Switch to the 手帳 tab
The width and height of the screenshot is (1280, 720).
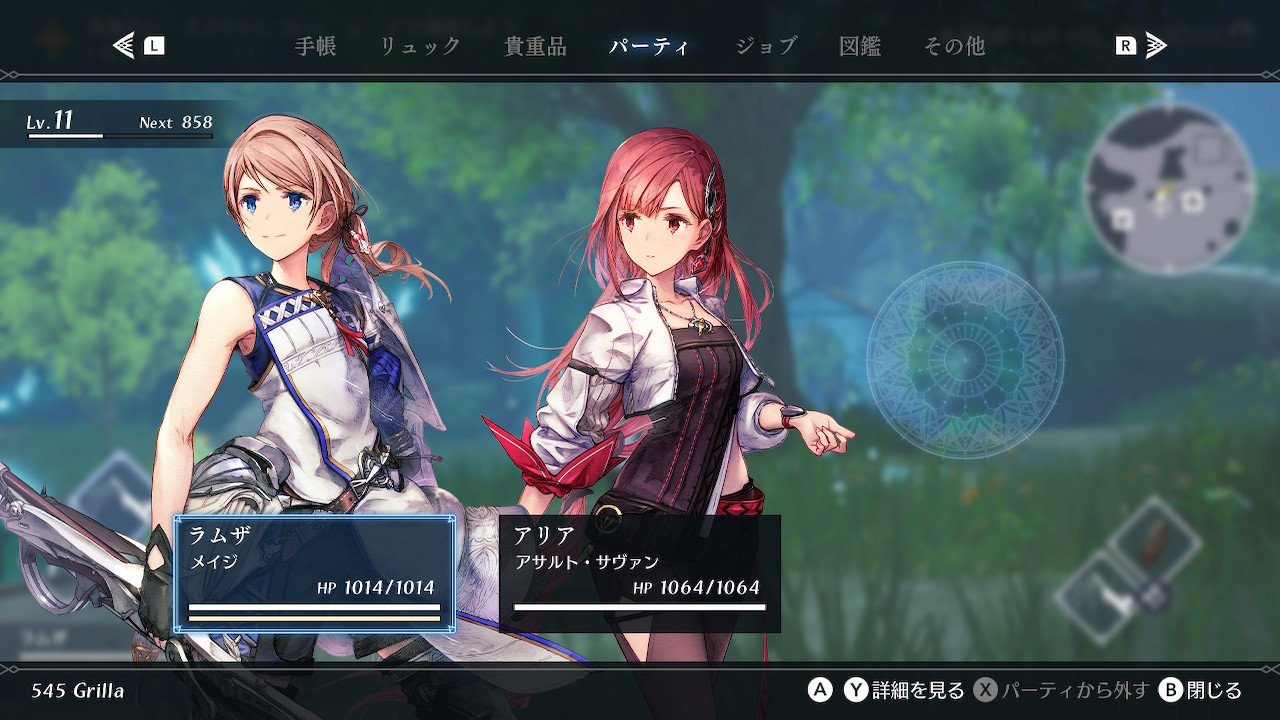(x=316, y=46)
